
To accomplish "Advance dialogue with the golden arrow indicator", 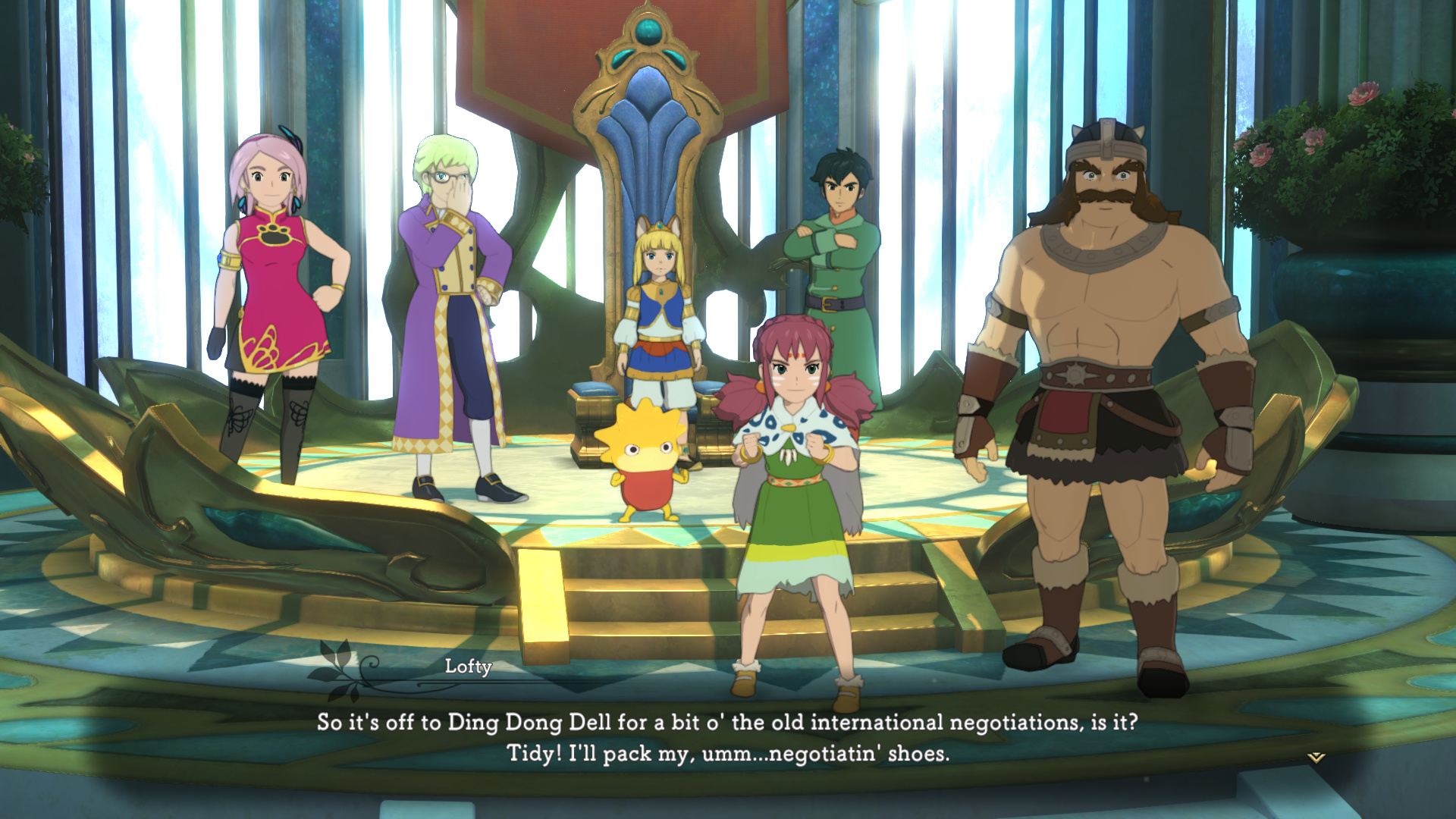I will coord(1316,757).
